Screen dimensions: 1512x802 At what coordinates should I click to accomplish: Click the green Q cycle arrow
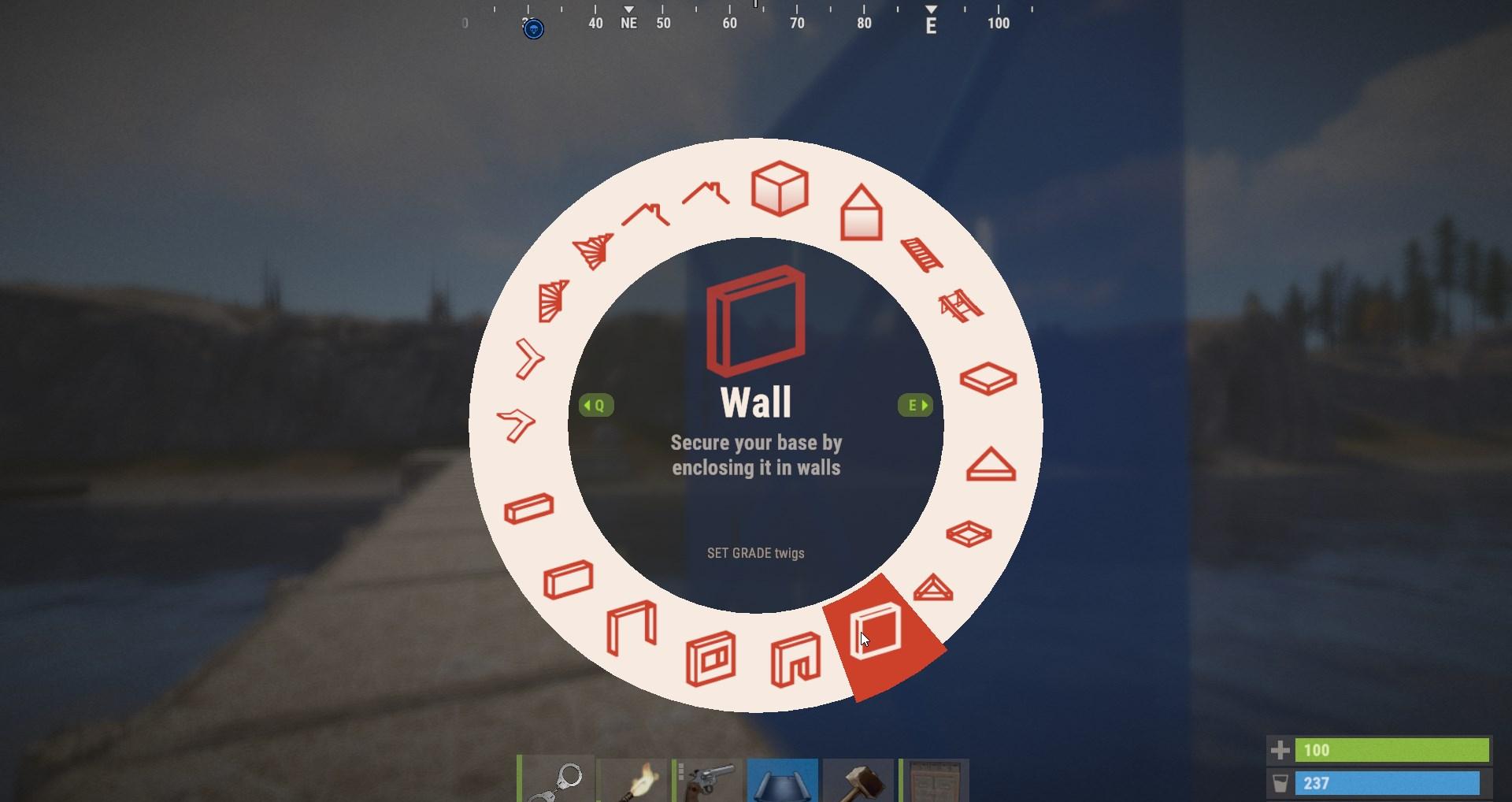596,406
